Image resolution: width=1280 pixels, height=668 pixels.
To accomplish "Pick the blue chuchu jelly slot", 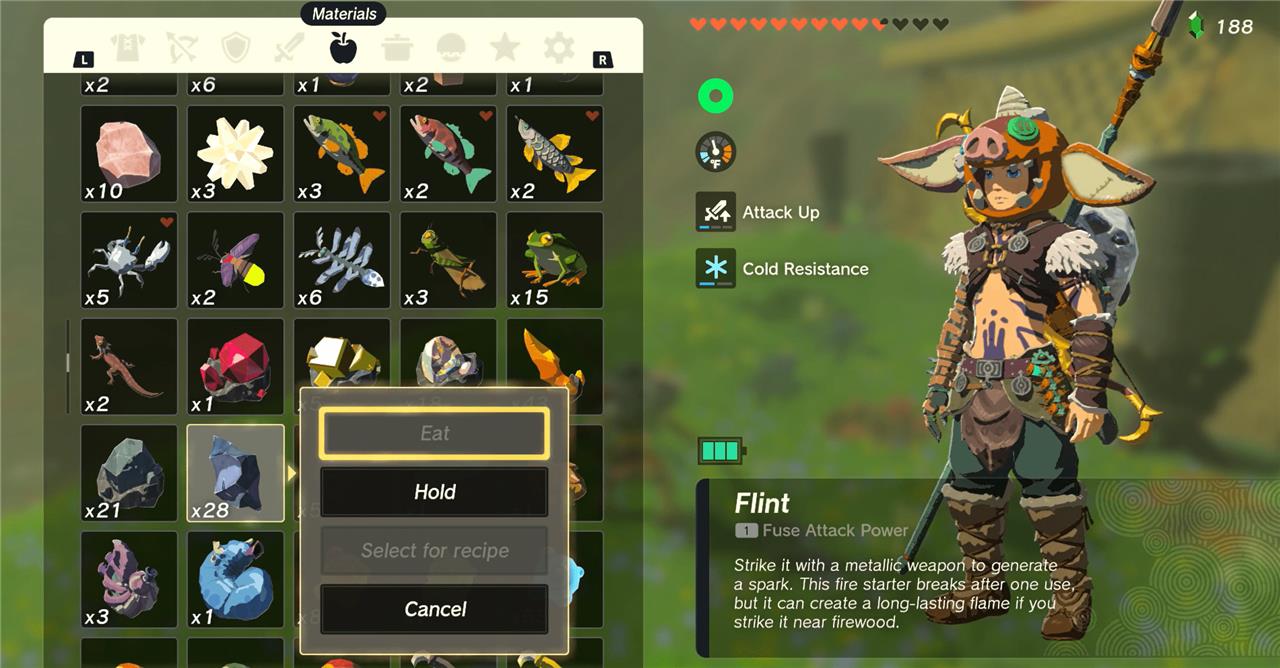I will click(236, 579).
